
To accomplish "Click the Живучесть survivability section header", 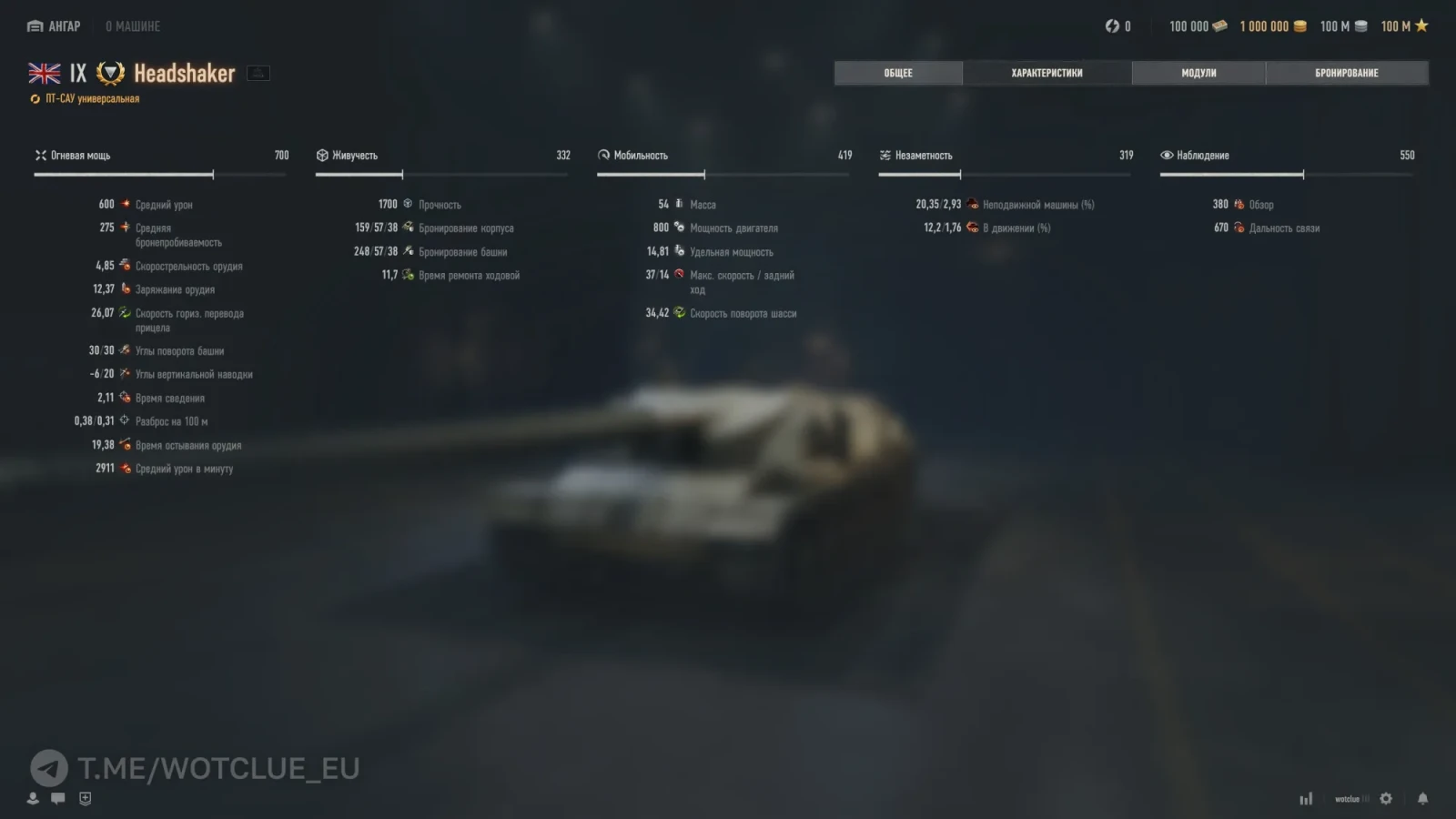I will coord(354,156).
